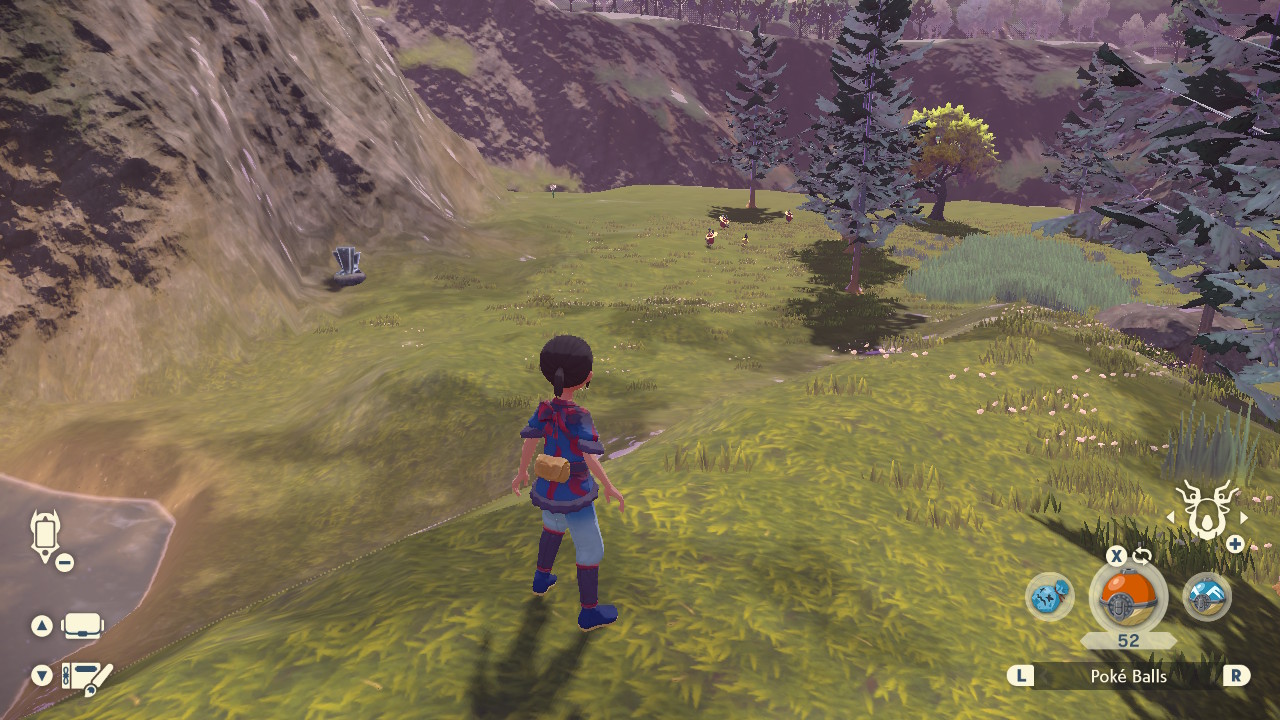Choose the blue Feather Ball slot
Screen dimensions: 1280x720
1207,597
